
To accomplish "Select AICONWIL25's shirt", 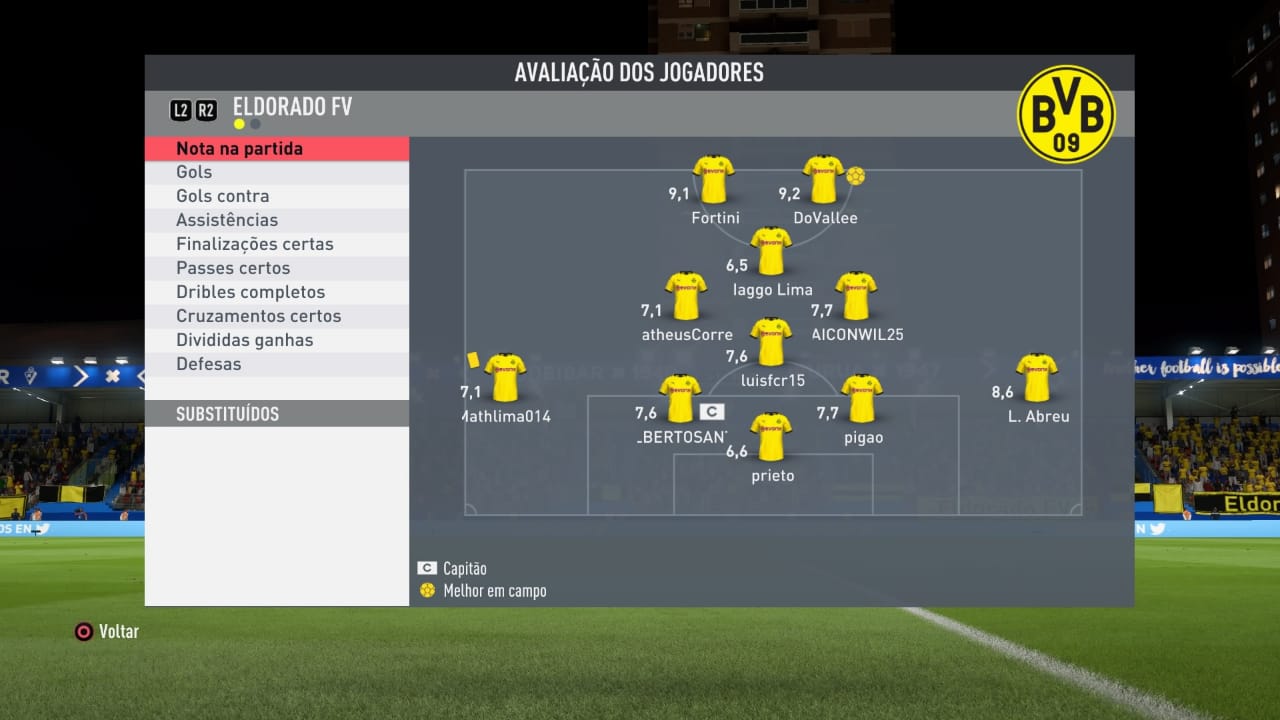I will coord(856,296).
